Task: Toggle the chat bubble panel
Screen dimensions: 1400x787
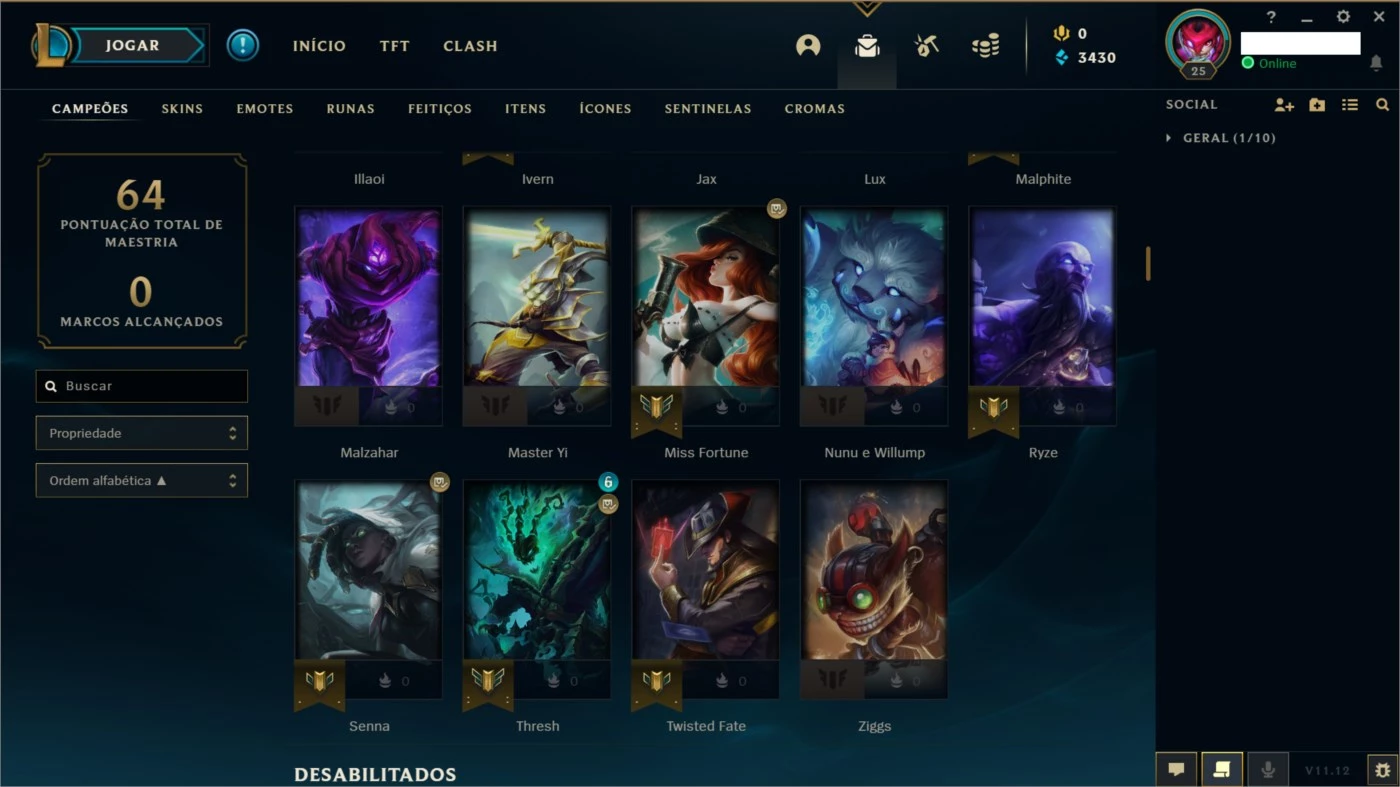Action: tap(1176, 769)
